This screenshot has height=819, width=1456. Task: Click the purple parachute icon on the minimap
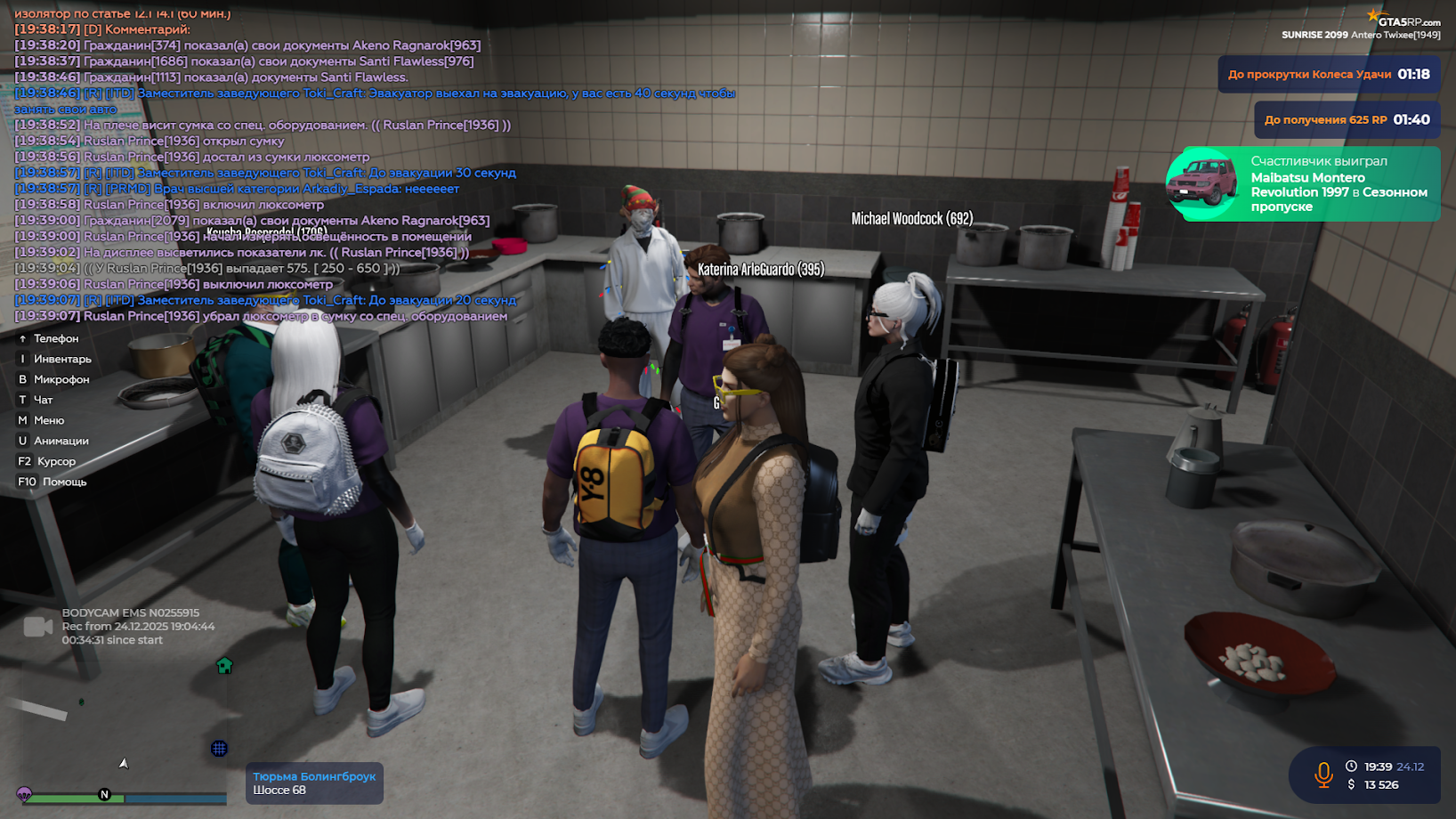(25, 794)
